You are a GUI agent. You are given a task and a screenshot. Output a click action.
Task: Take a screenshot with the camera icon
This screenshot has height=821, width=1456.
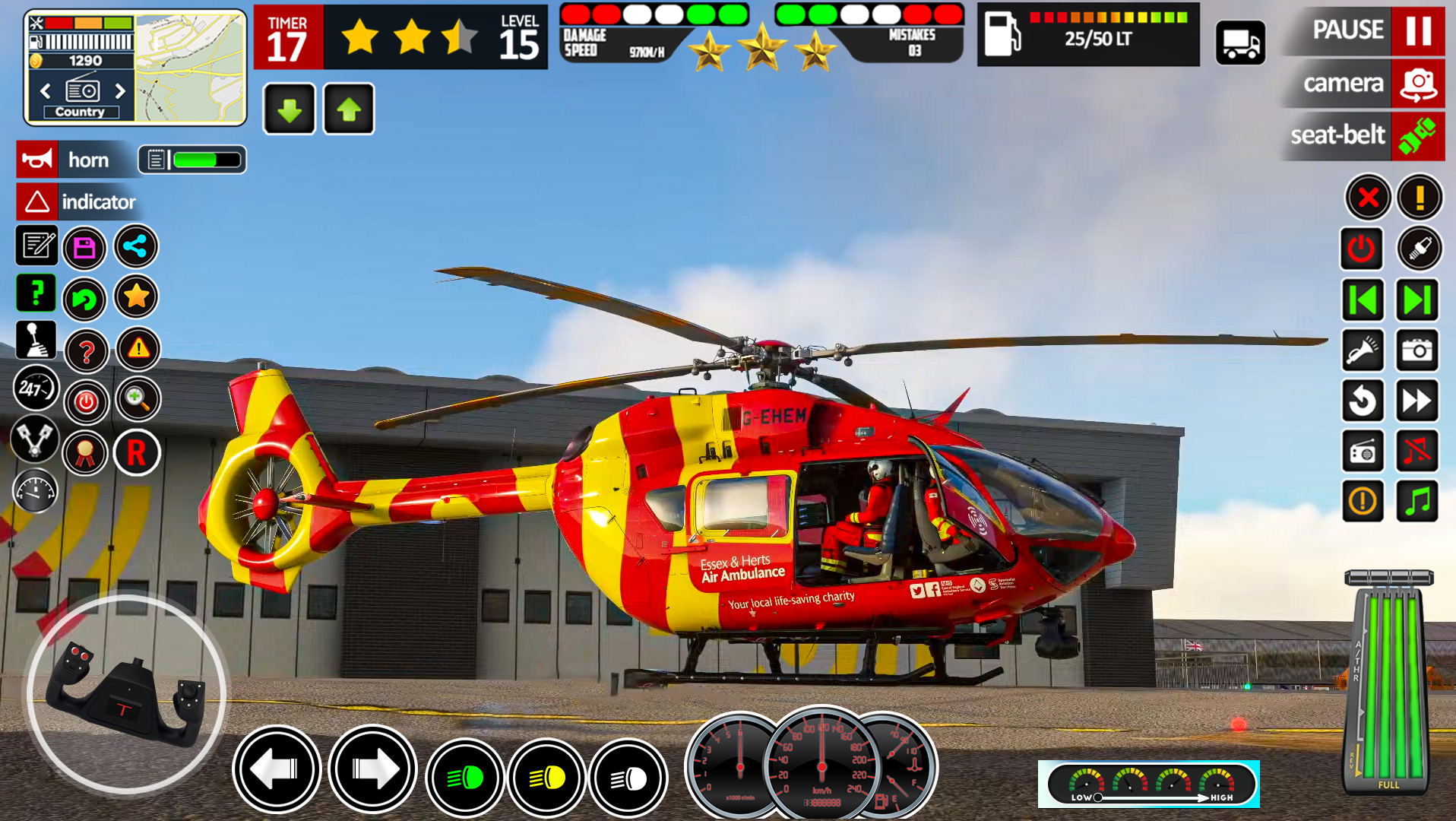click(x=1417, y=350)
